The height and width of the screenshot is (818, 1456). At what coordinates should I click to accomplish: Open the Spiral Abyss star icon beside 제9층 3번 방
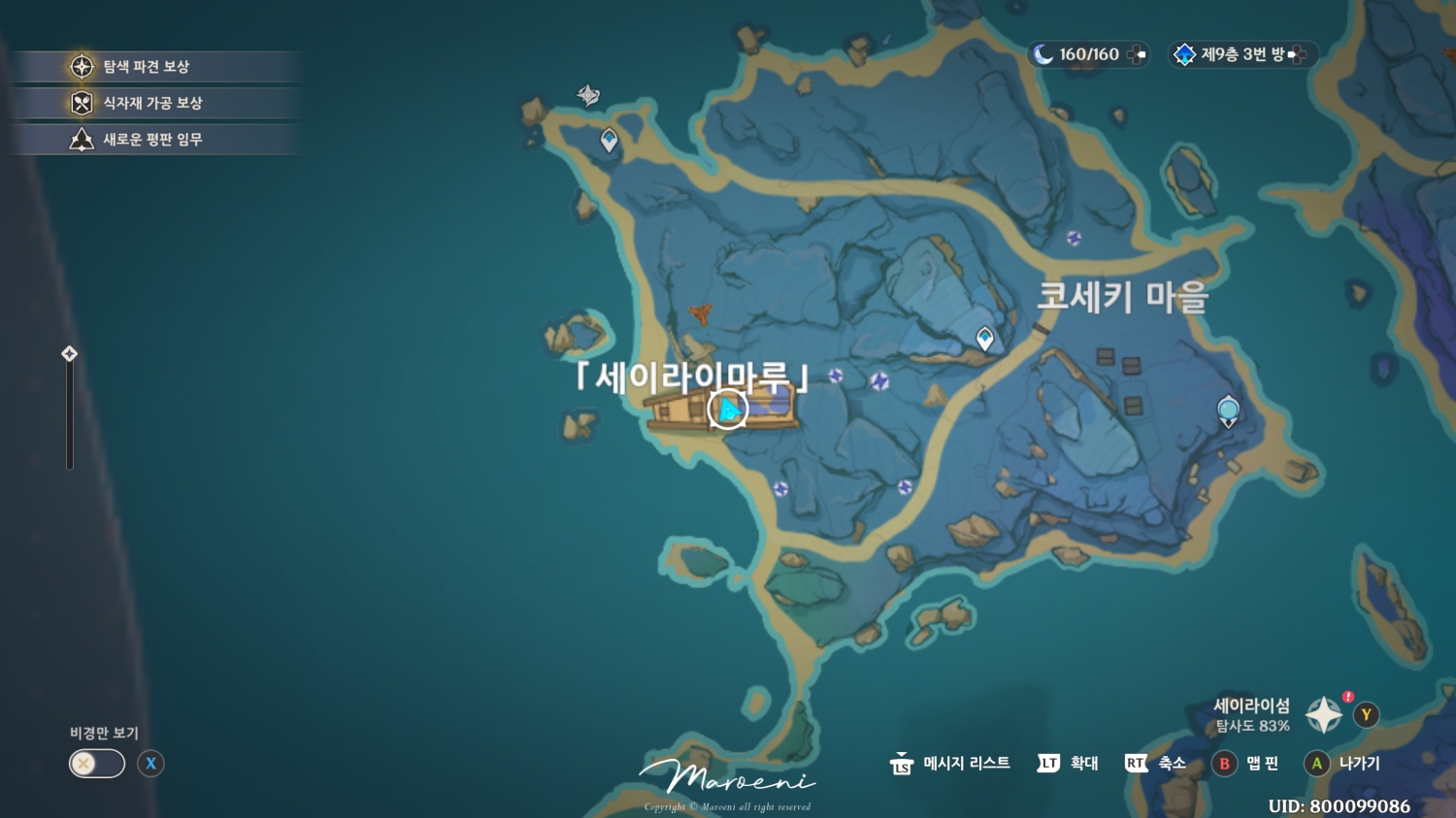pos(1185,54)
